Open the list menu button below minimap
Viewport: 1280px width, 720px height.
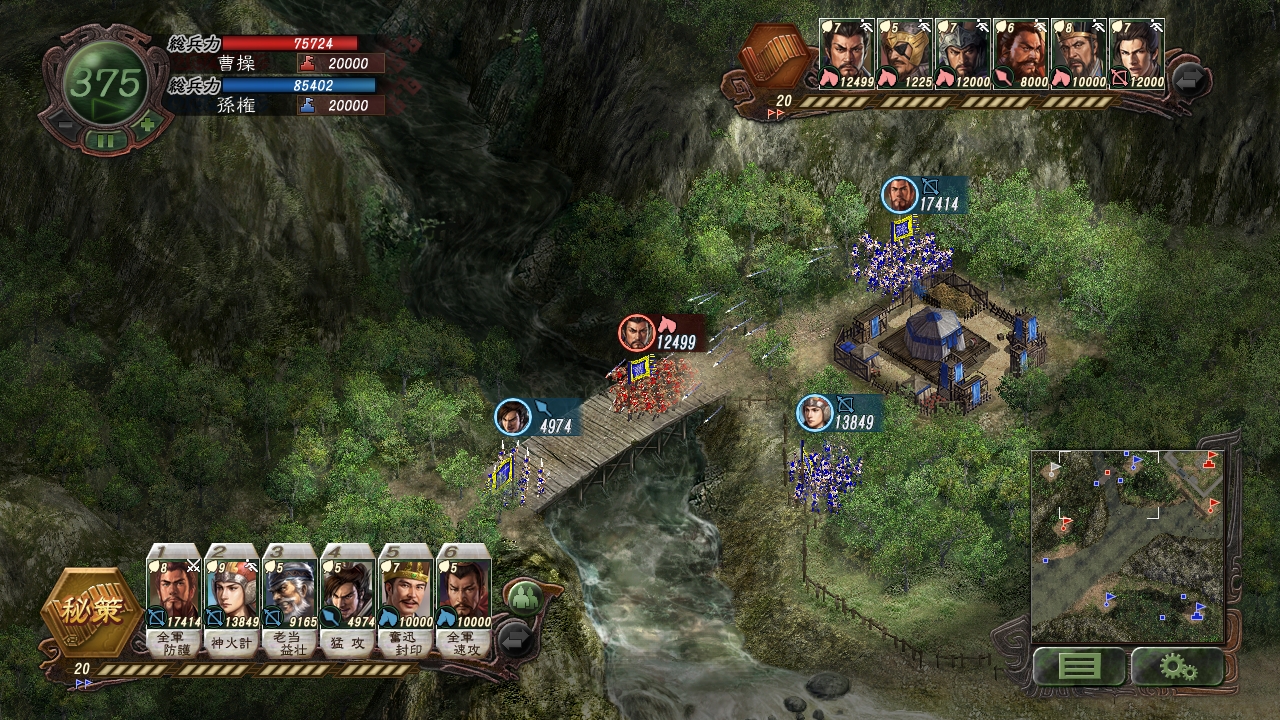1078,666
